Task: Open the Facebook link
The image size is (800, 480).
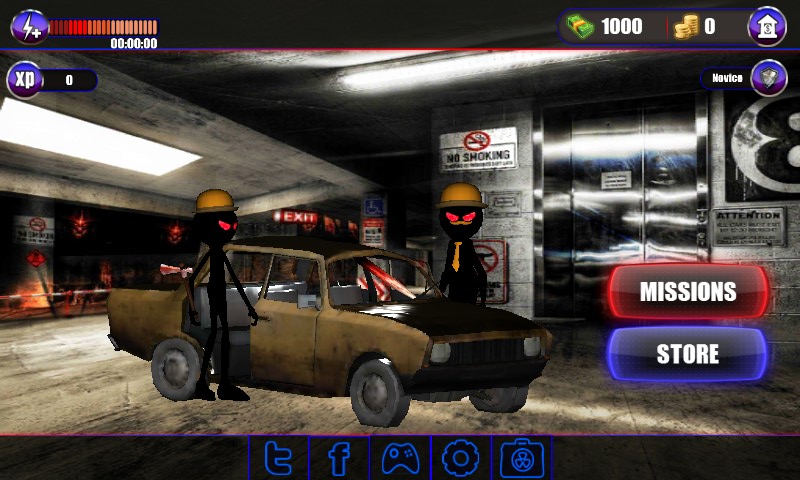Action: click(339, 459)
